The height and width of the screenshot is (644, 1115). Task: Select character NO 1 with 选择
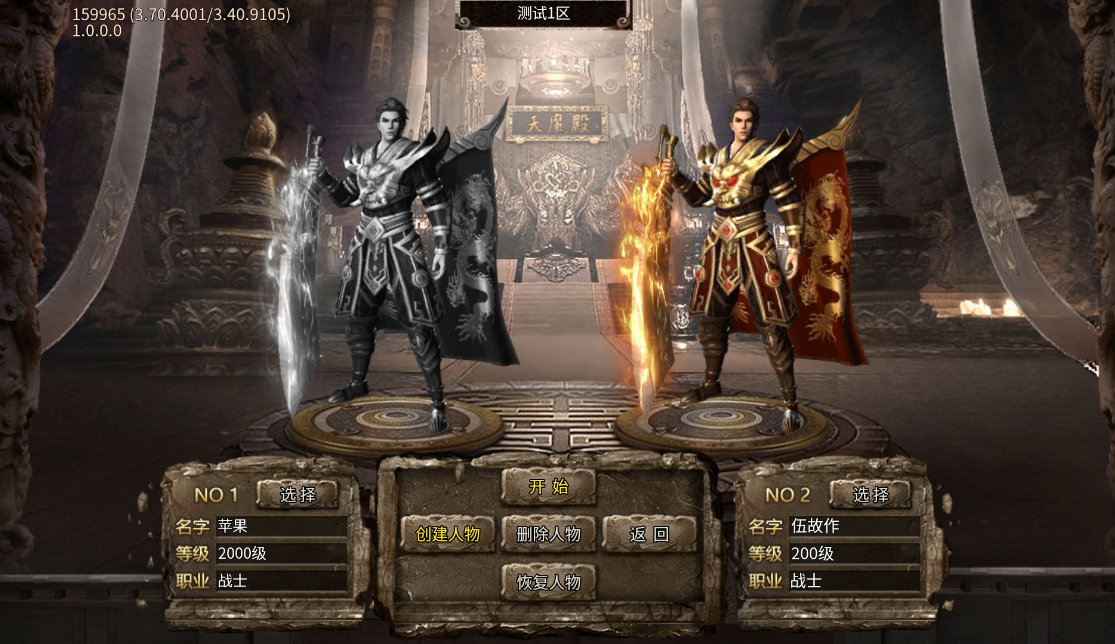(297, 494)
